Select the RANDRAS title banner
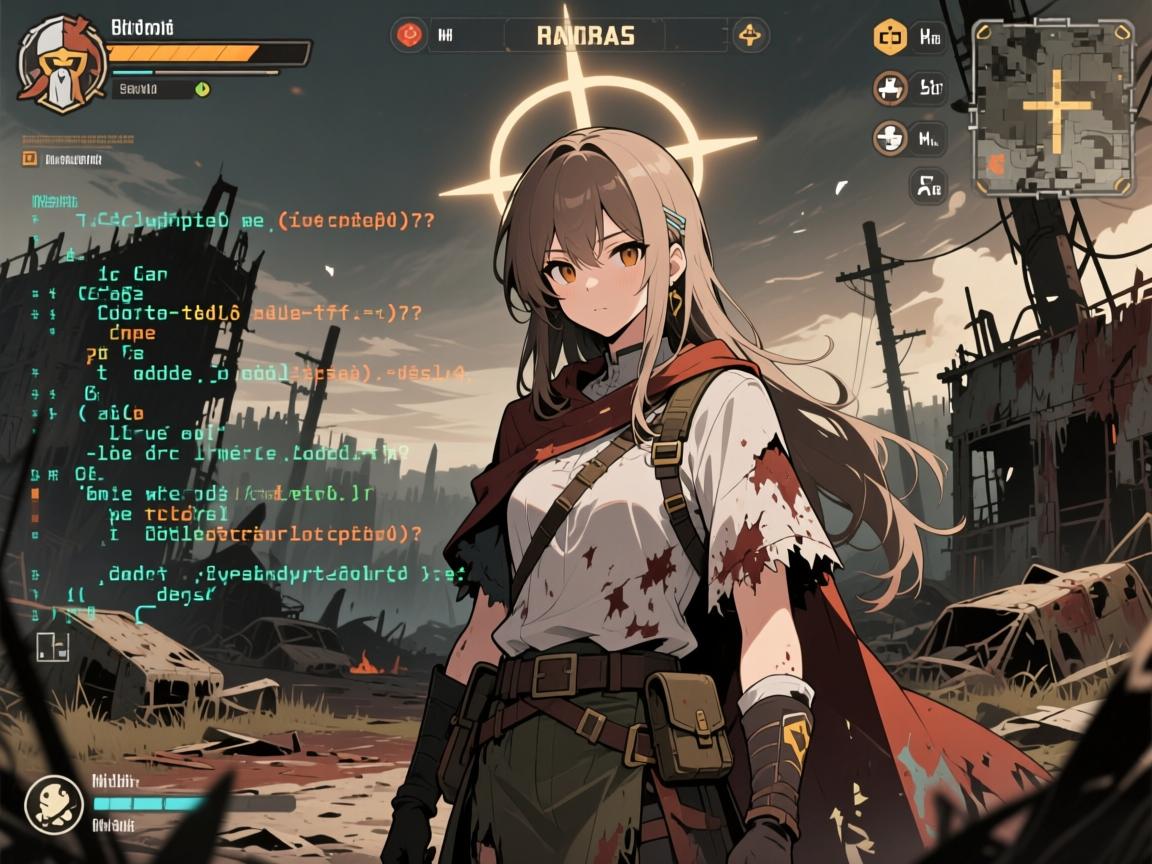Image resolution: width=1152 pixels, height=864 pixels. [585, 36]
